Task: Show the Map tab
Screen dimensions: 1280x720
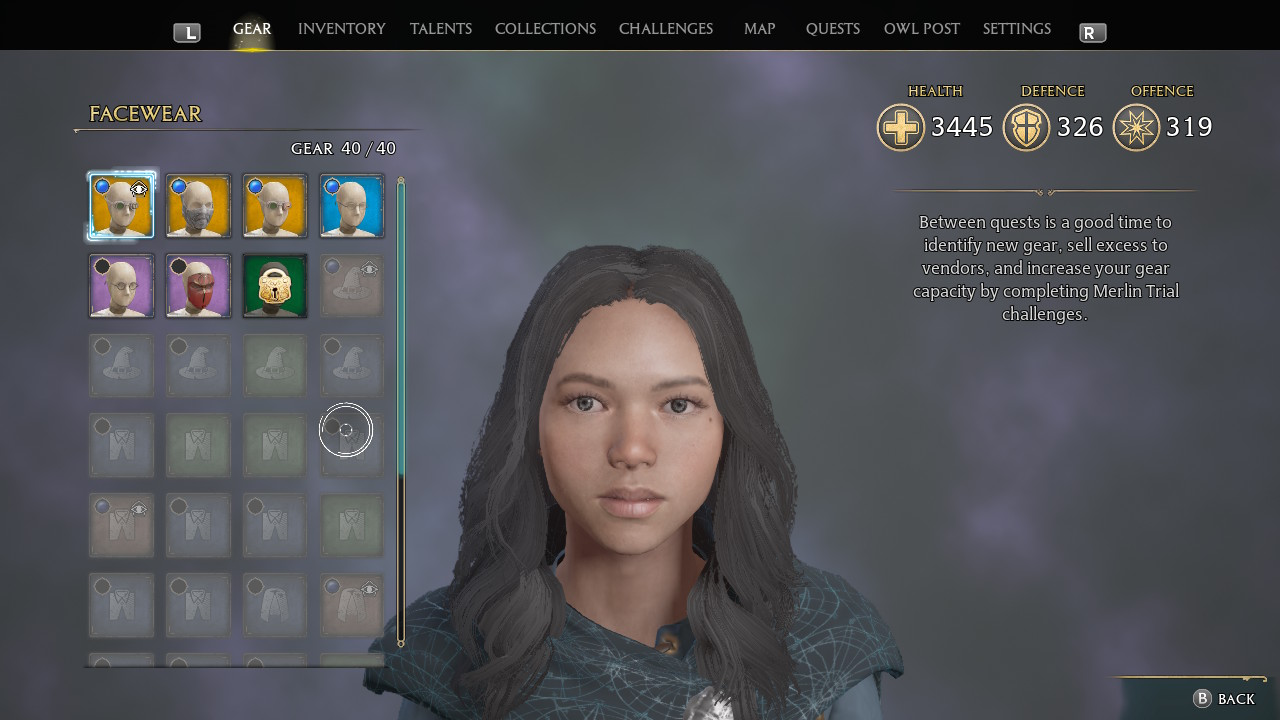Action: 759,29
